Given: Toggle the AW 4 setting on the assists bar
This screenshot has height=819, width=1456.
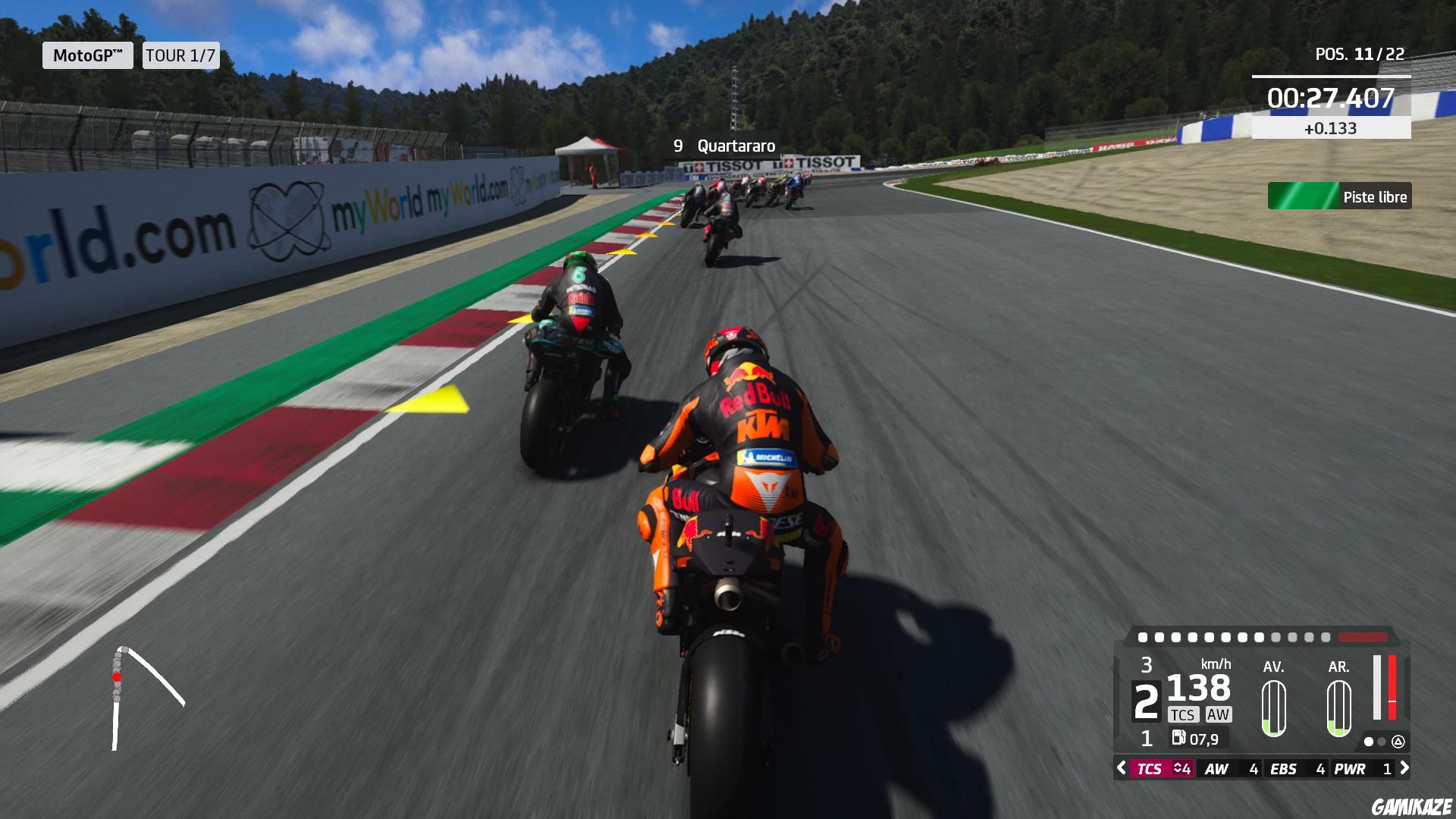Looking at the screenshot, I should point(1232,769).
